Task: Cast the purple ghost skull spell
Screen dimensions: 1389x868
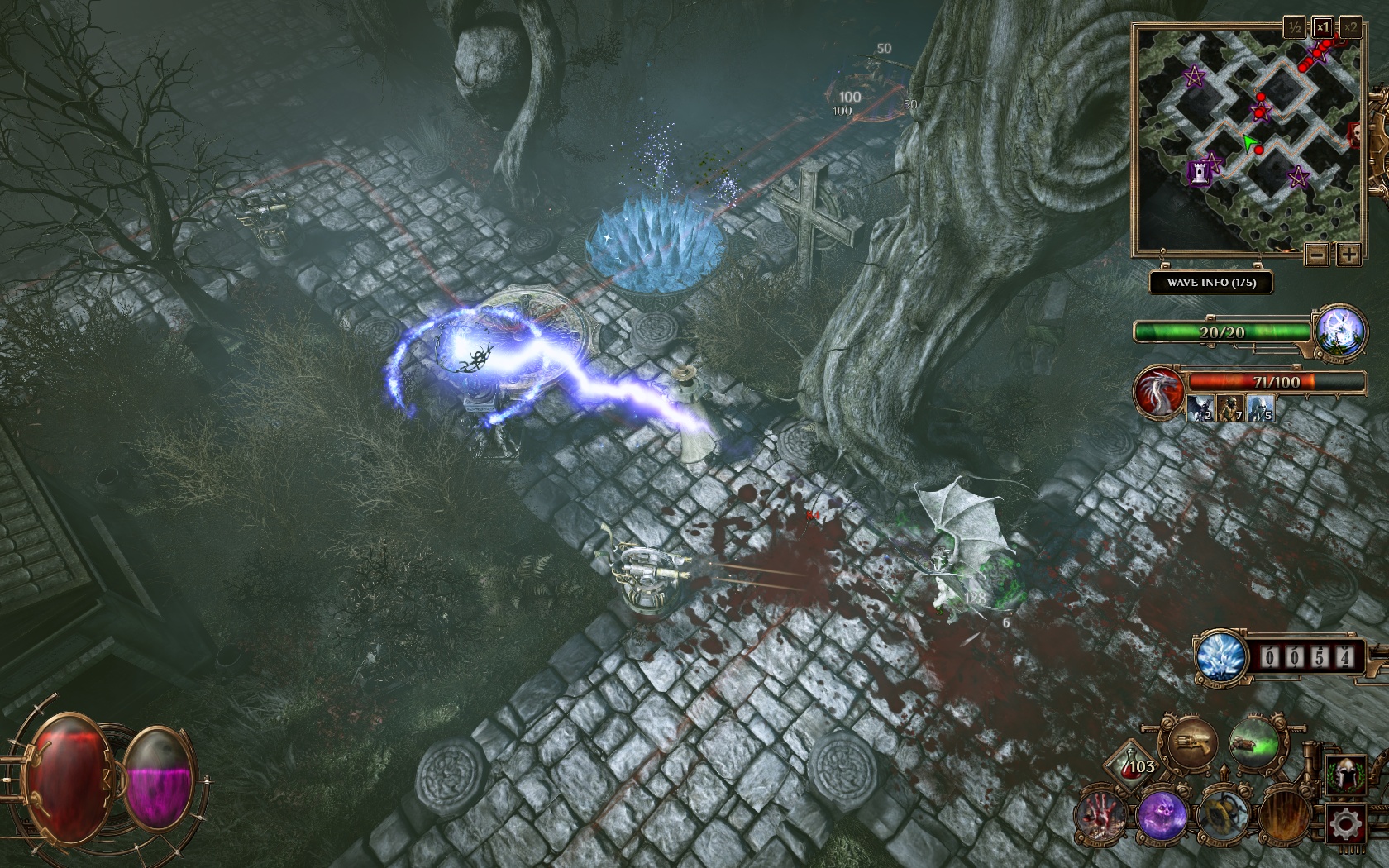Action: point(1161,815)
